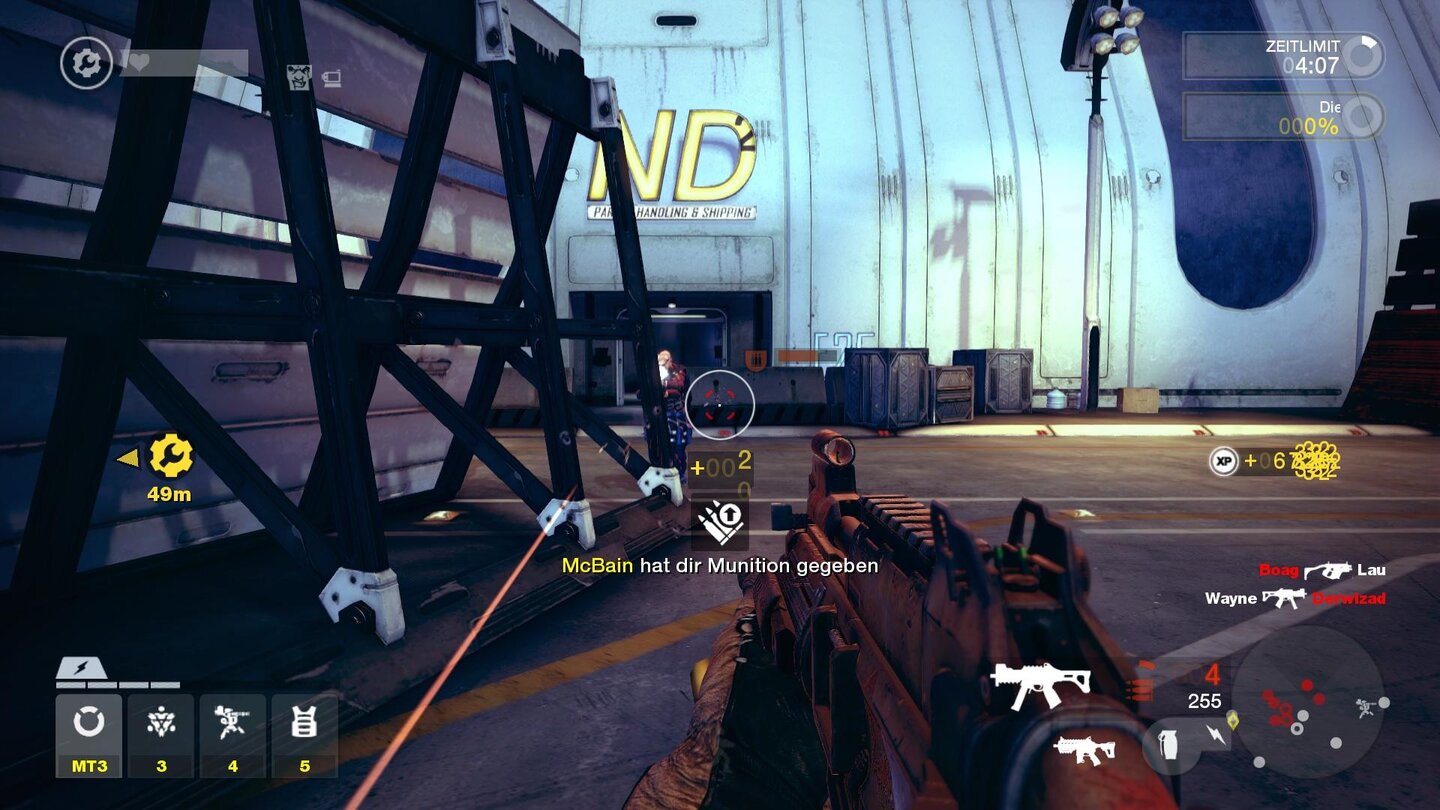Click the heart icon on the health bar
The height and width of the screenshot is (810, 1440).
click(138, 60)
